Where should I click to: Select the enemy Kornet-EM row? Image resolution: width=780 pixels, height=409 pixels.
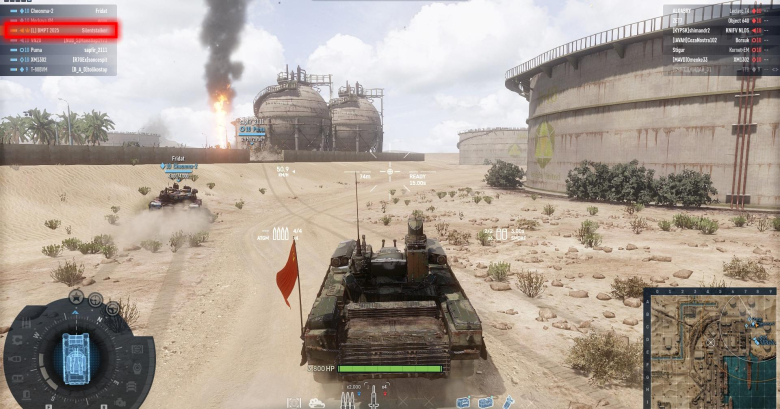click(720, 49)
